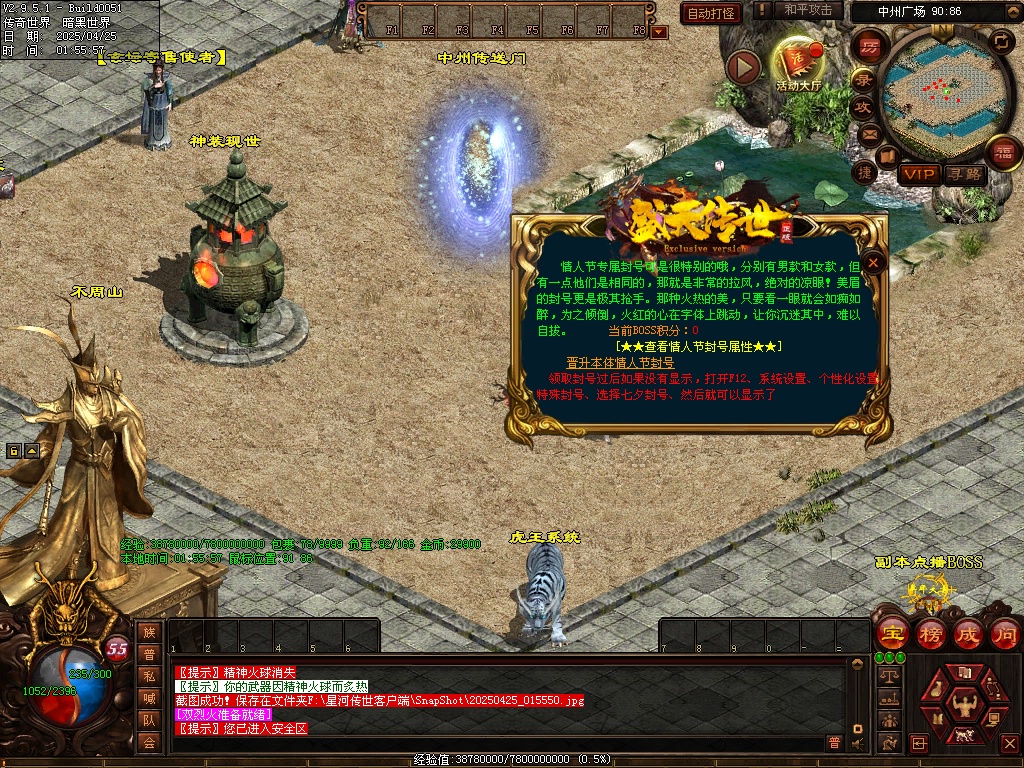
Task: Switch to the 私 private chat channel
Action: (149, 675)
